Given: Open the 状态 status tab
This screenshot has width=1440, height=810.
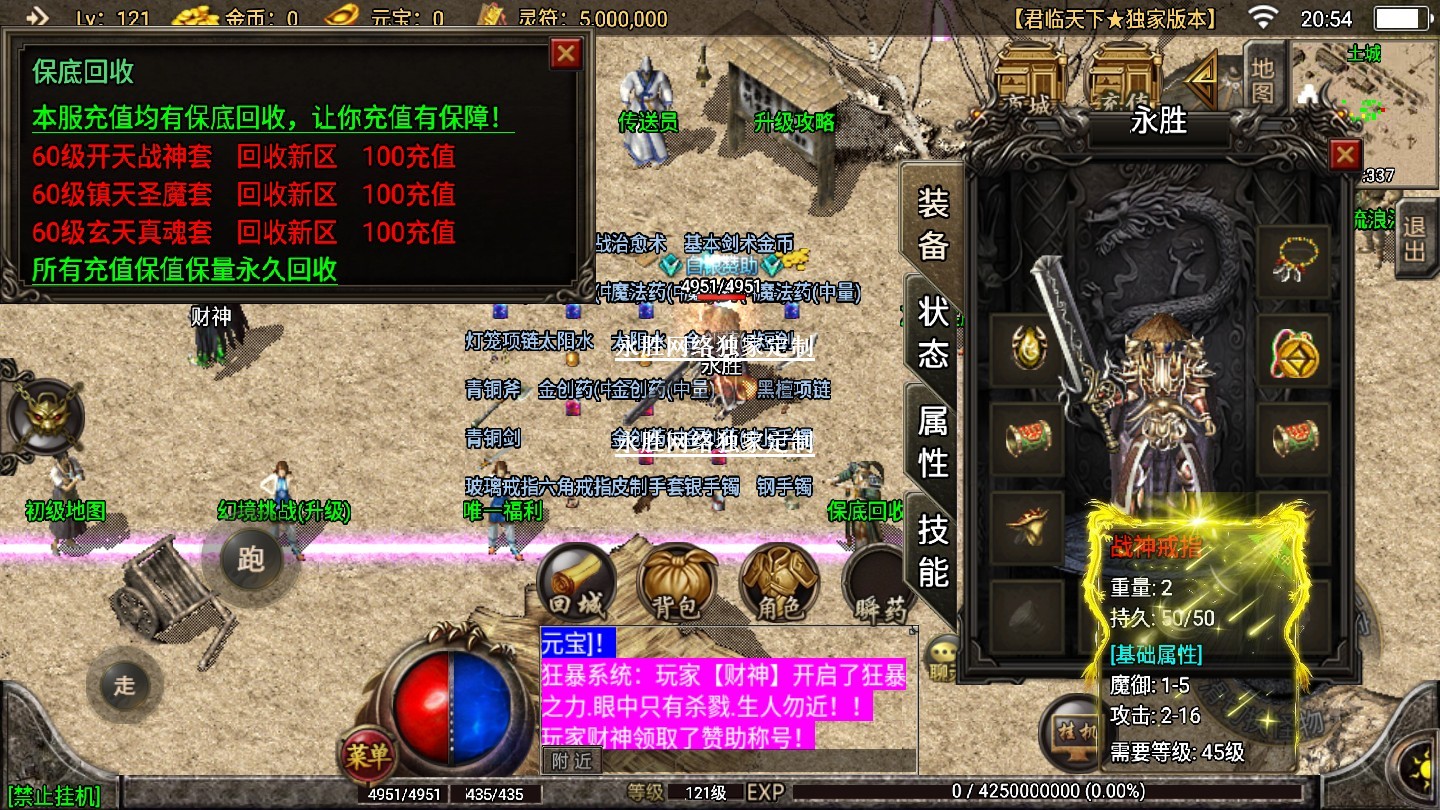Looking at the screenshot, I should (x=932, y=332).
